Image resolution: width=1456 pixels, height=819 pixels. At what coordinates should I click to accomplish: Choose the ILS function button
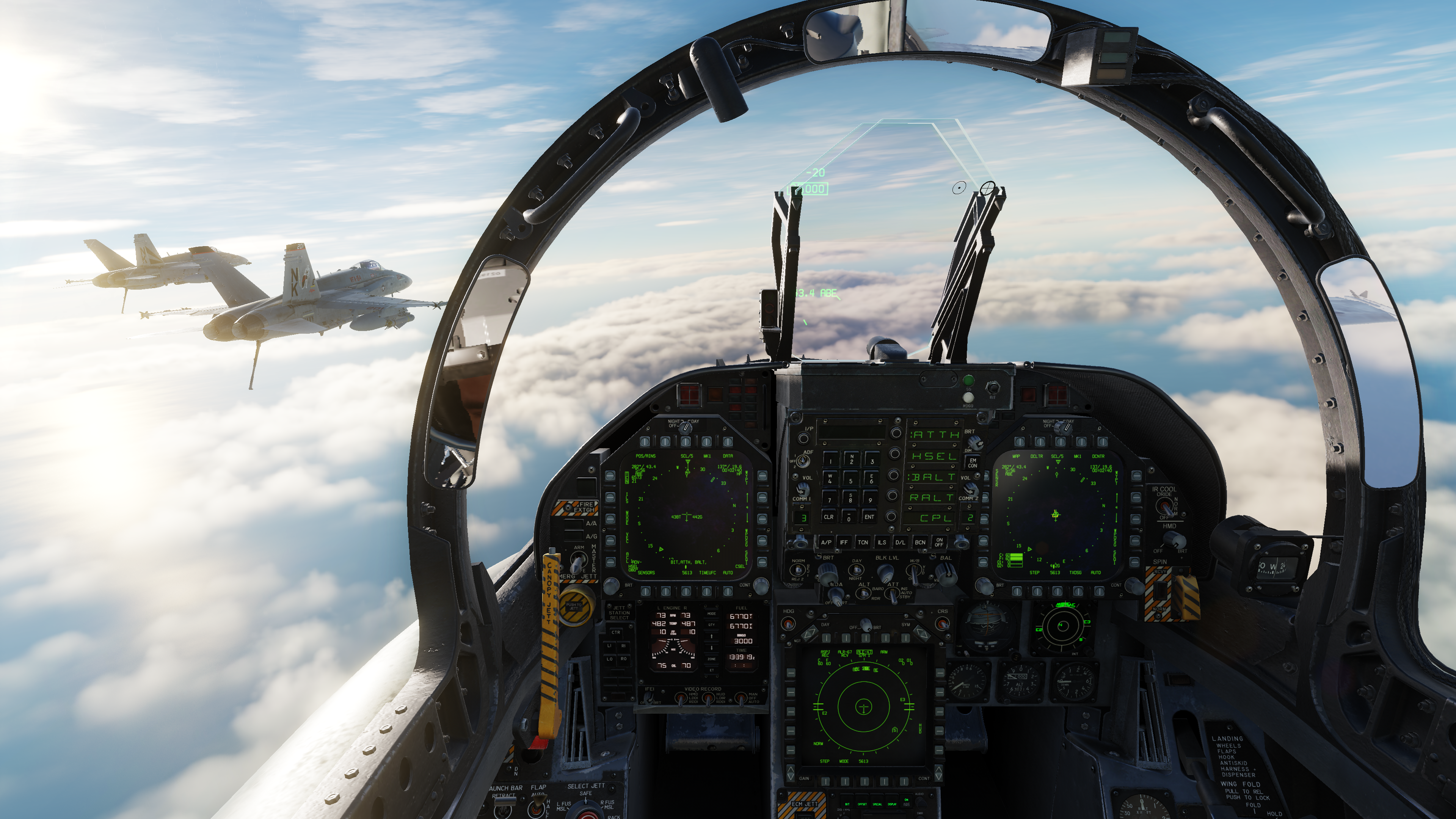(882, 542)
